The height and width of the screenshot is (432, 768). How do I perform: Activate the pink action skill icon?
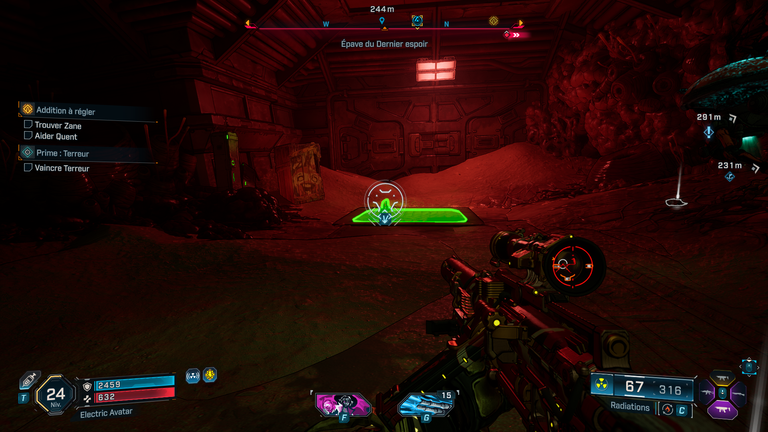coord(341,404)
